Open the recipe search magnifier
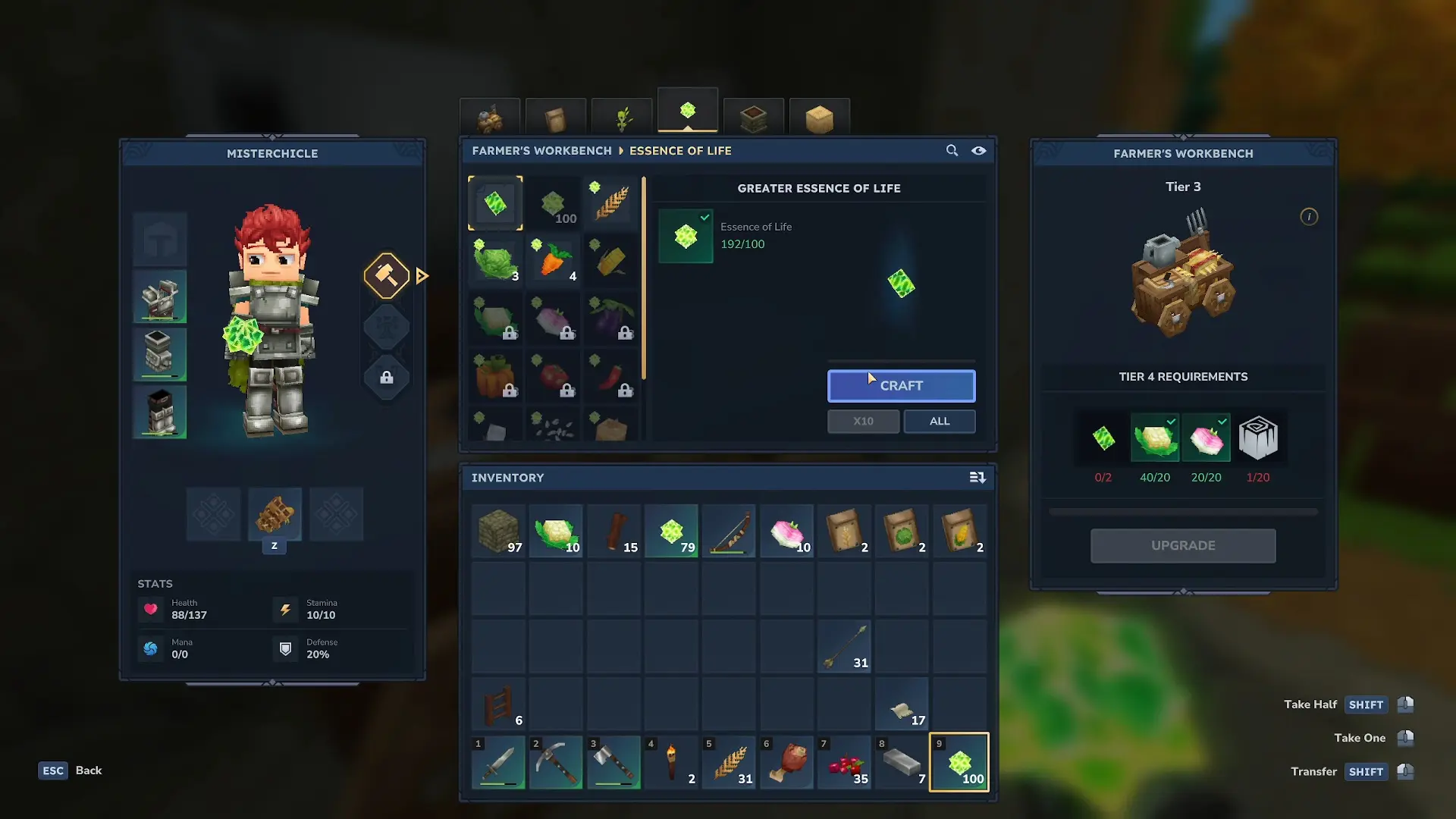This screenshot has height=819, width=1456. (x=952, y=151)
